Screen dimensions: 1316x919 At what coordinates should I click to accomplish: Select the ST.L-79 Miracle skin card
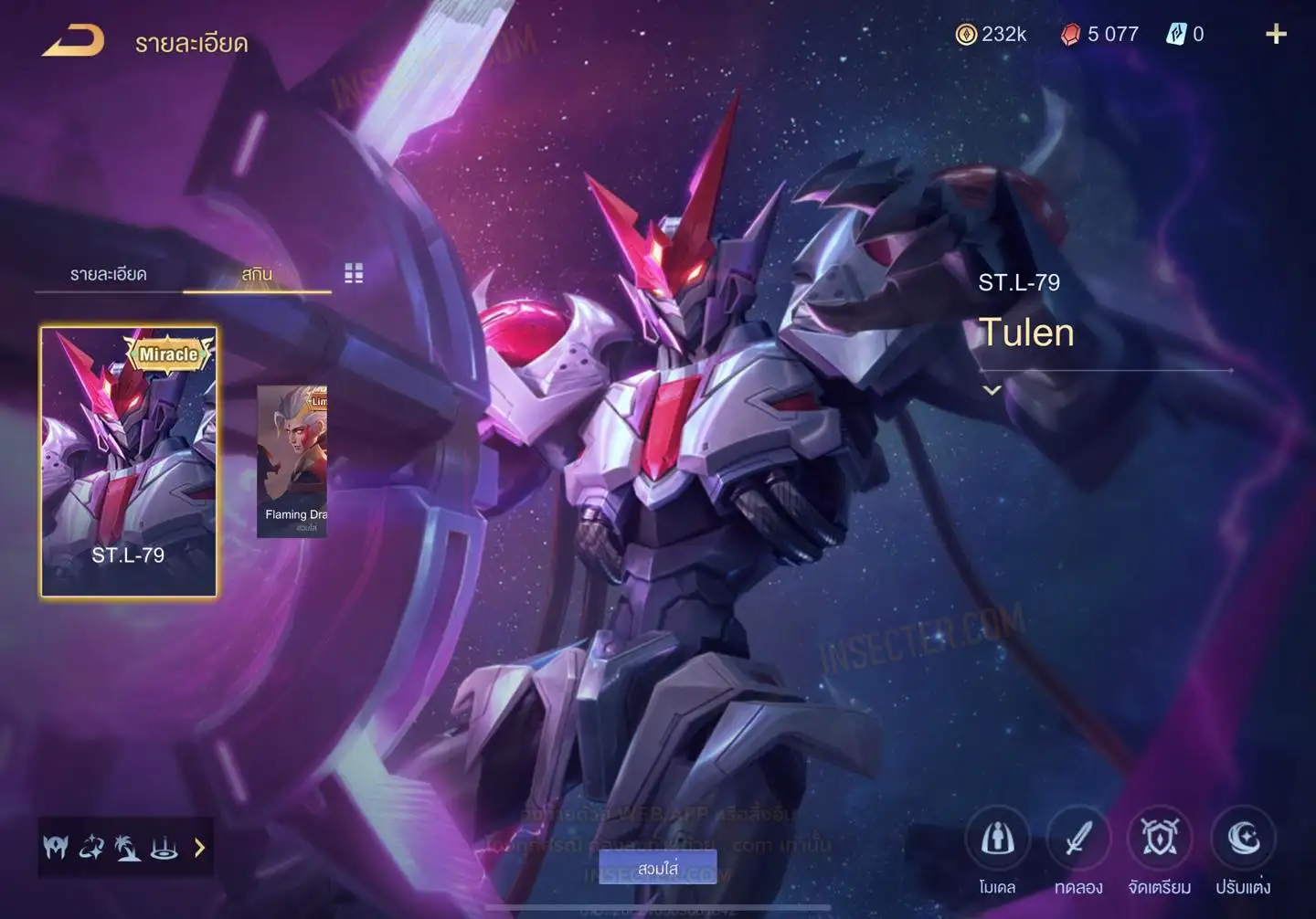(129, 461)
